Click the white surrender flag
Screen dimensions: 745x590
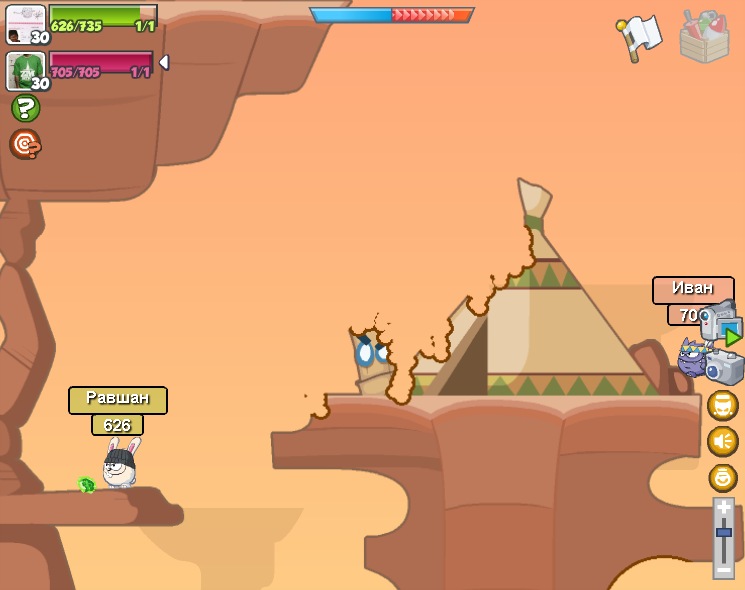click(x=640, y=36)
